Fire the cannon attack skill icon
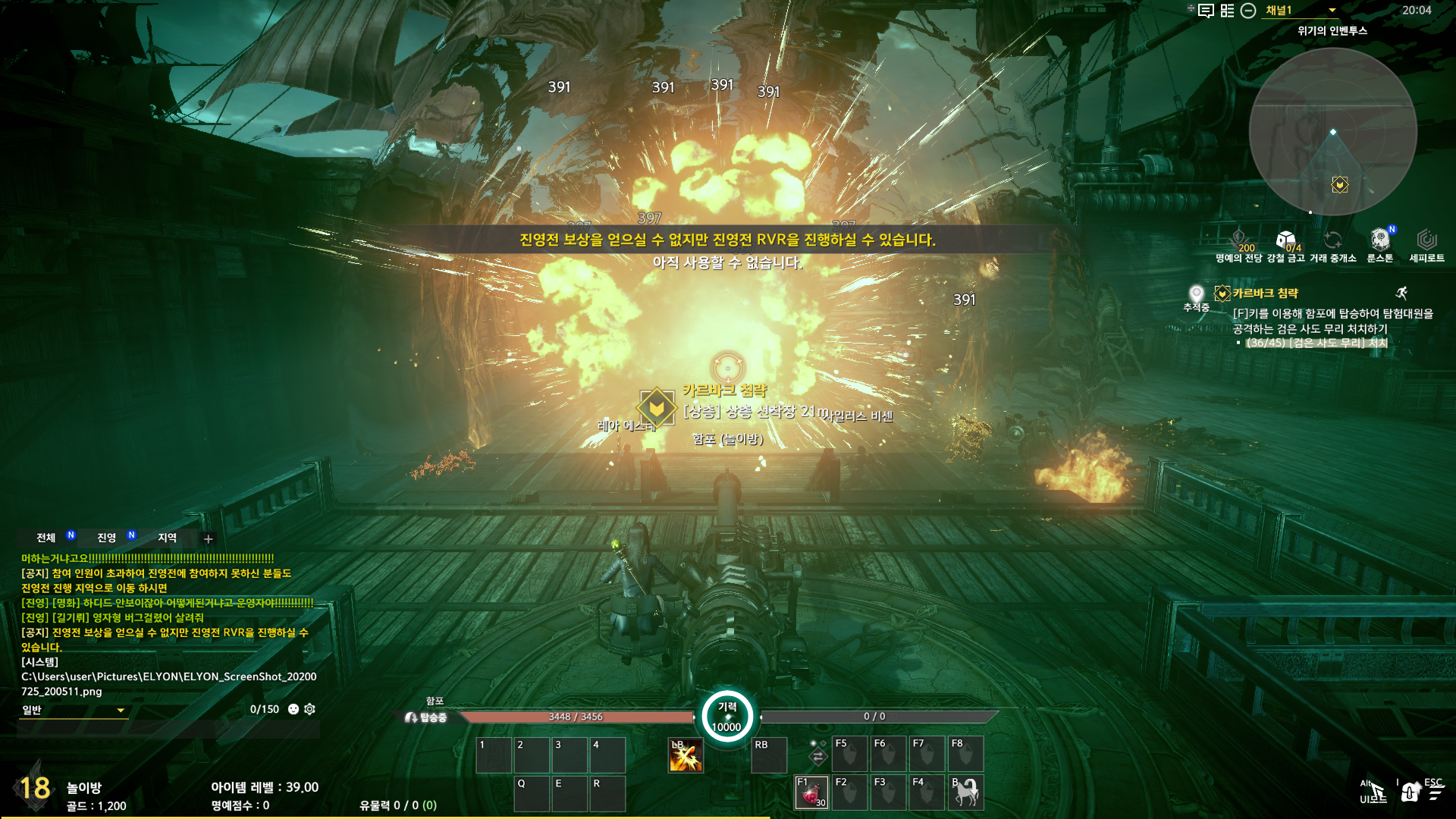This screenshot has height=819, width=1456. (x=686, y=755)
